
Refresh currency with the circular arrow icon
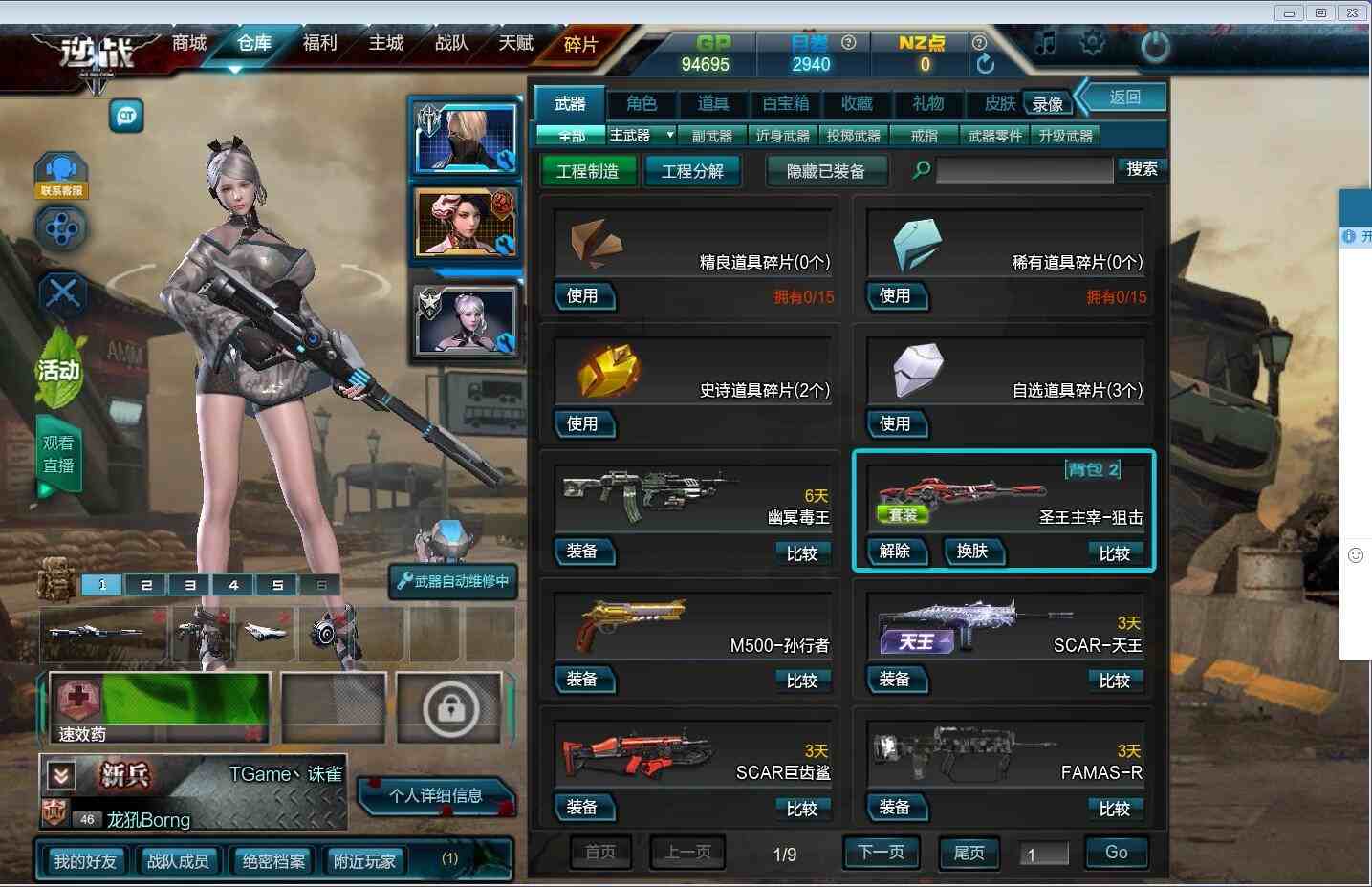pos(986,61)
